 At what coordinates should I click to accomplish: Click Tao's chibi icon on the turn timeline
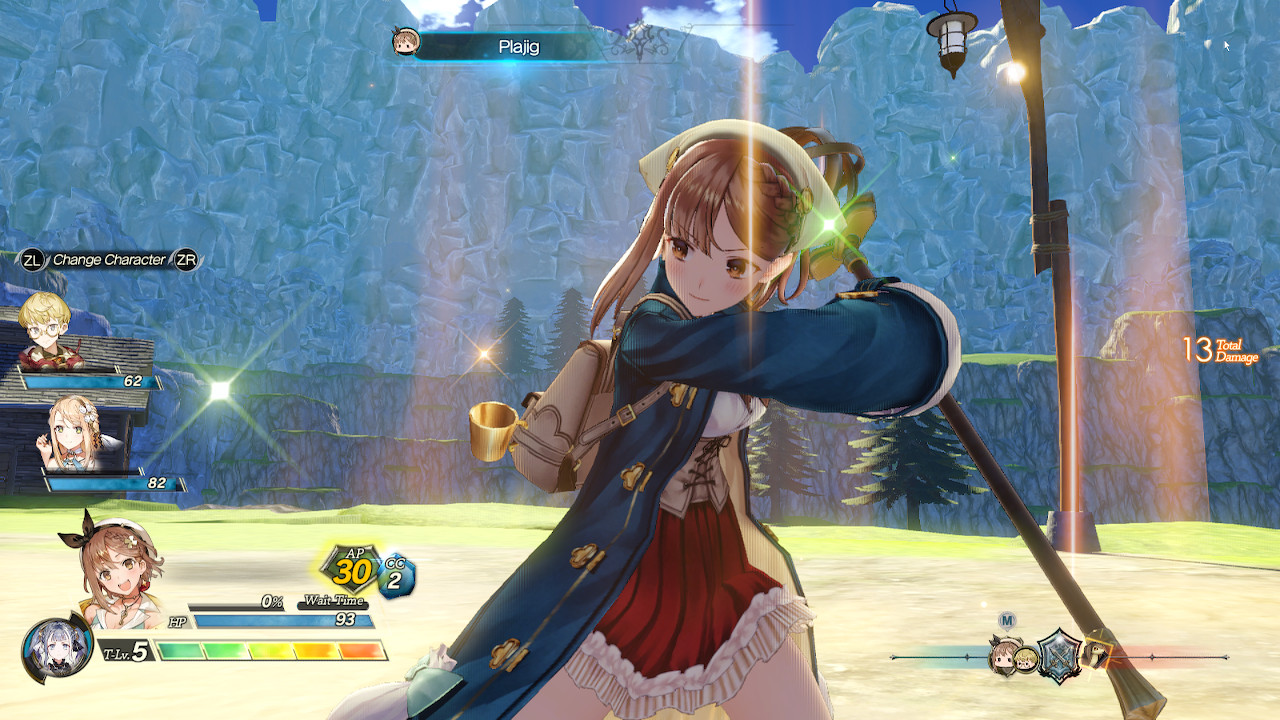(1024, 658)
